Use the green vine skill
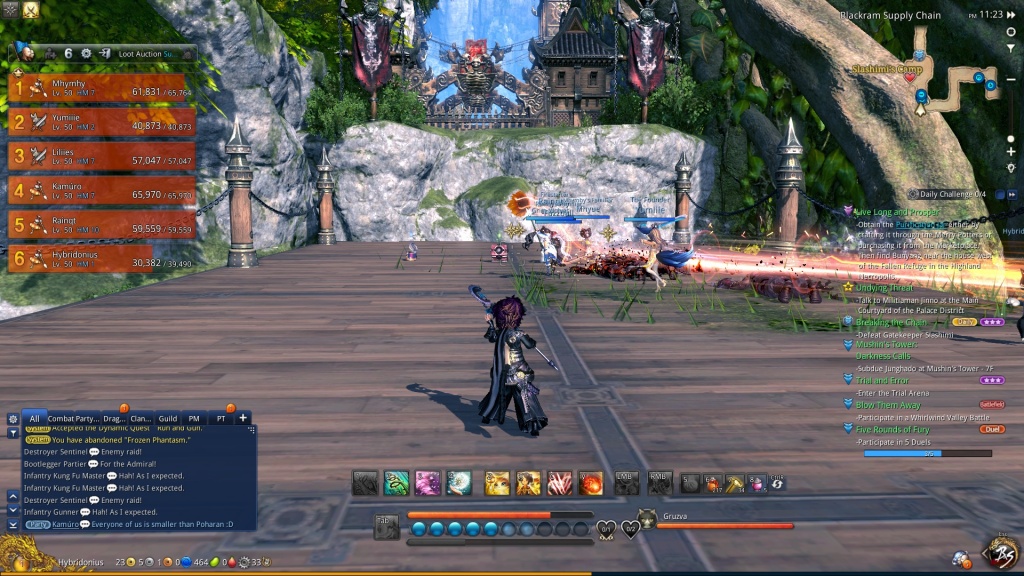The width and height of the screenshot is (1024, 576). [x=396, y=484]
